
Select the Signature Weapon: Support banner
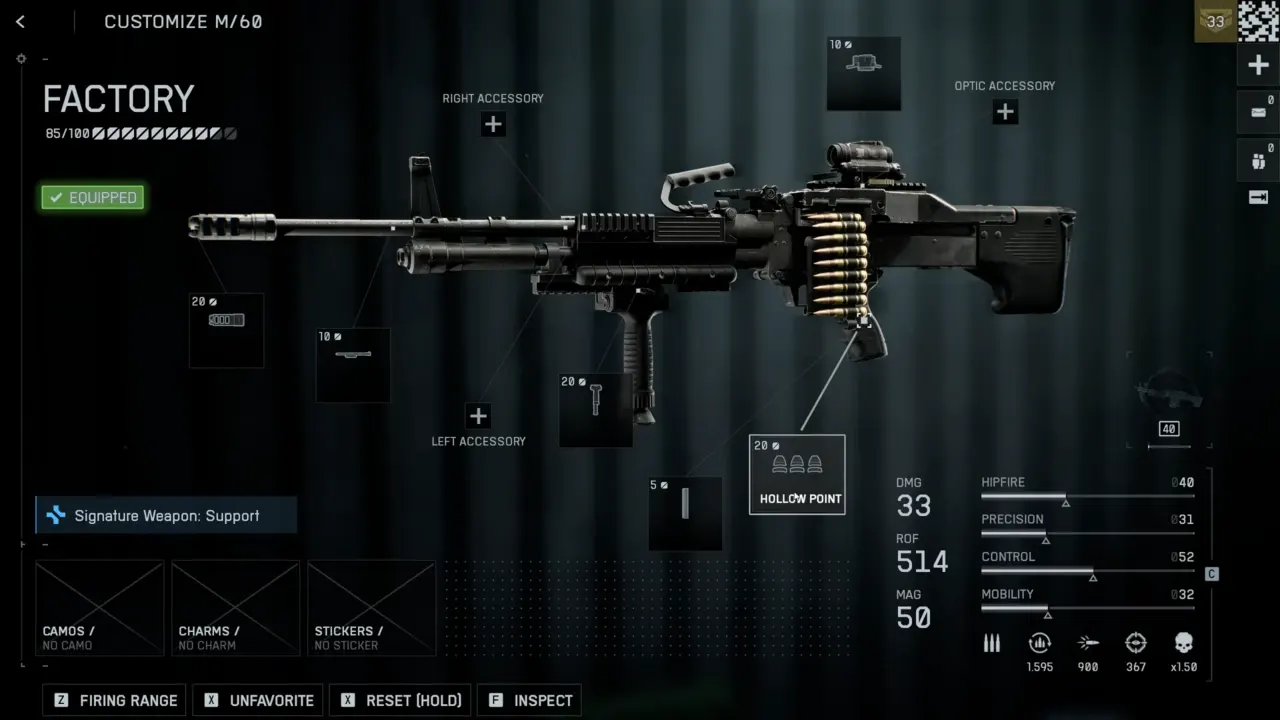(x=166, y=516)
